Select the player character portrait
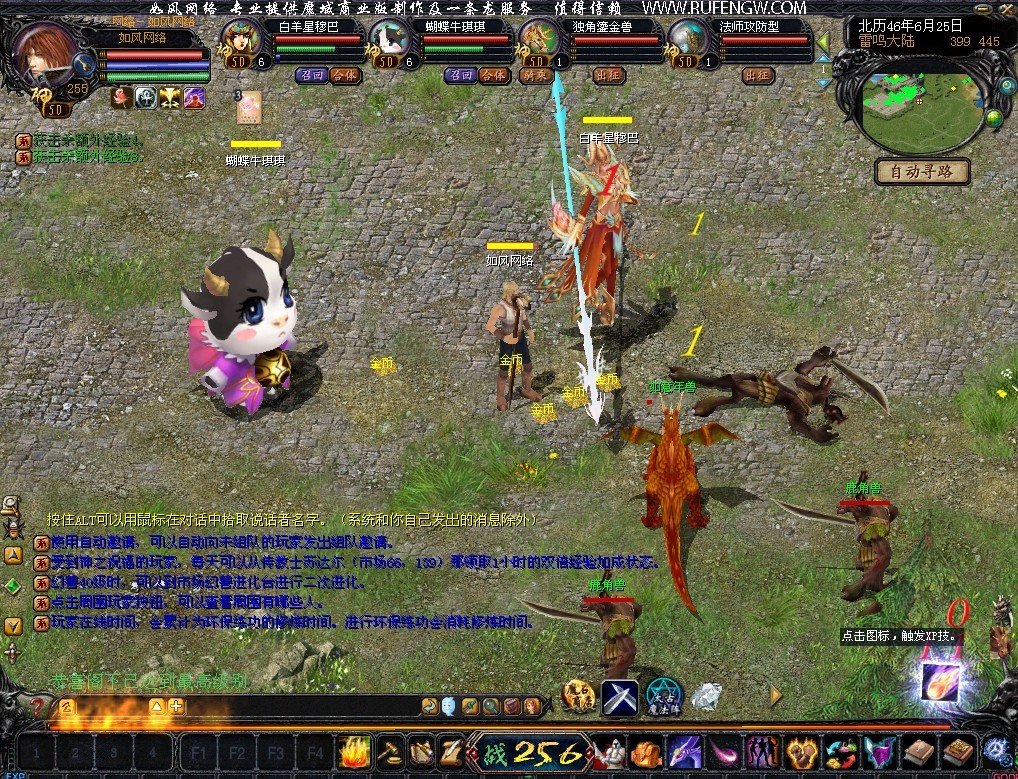 tap(43, 55)
